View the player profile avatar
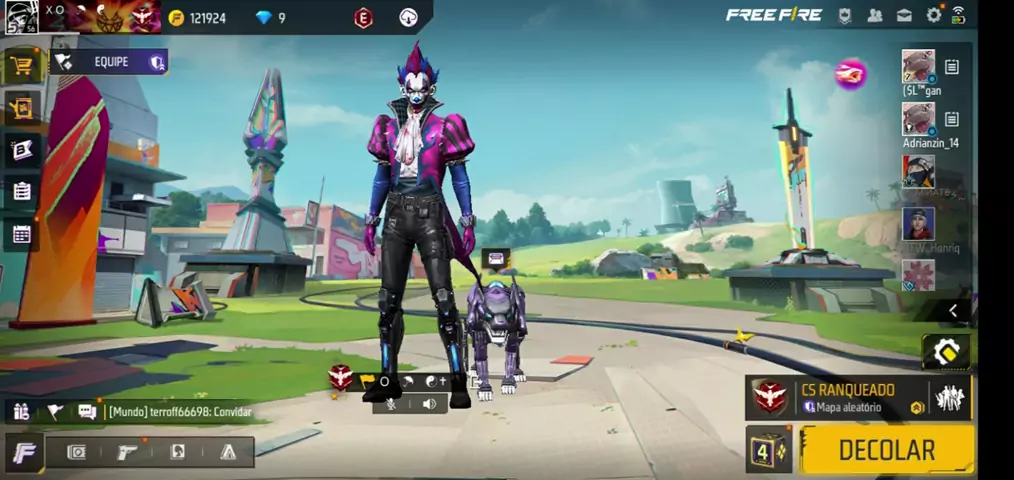1014x480 pixels. [x=21, y=16]
